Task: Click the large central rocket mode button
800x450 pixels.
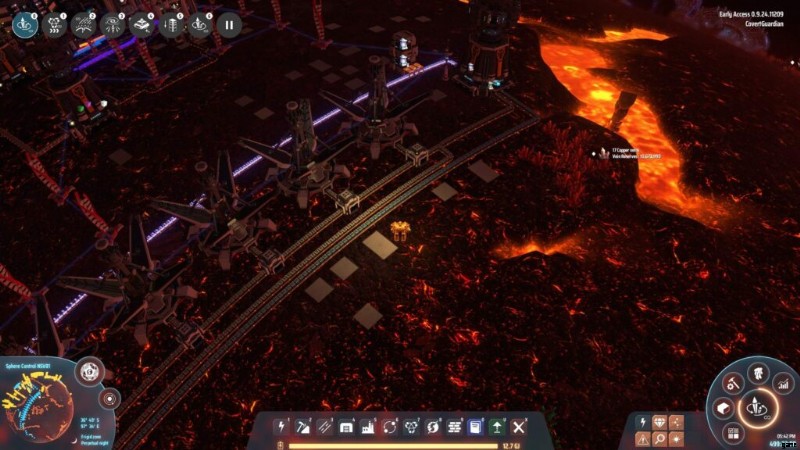Action: tap(756, 408)
